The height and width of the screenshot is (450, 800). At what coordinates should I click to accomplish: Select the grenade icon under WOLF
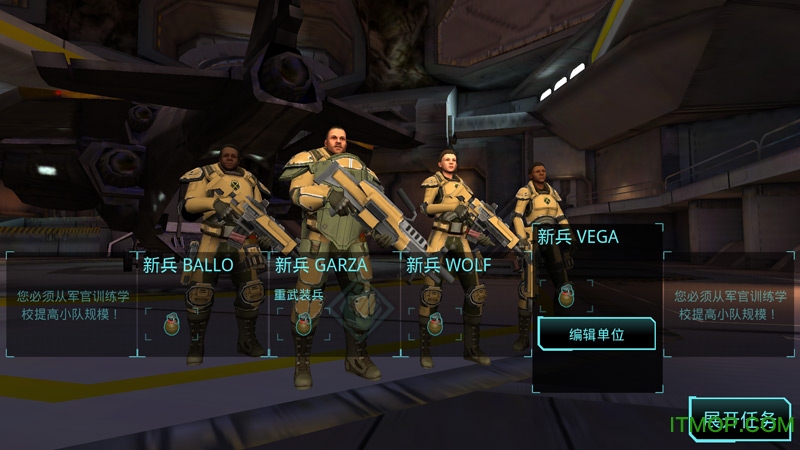click(x=434, y=323)
